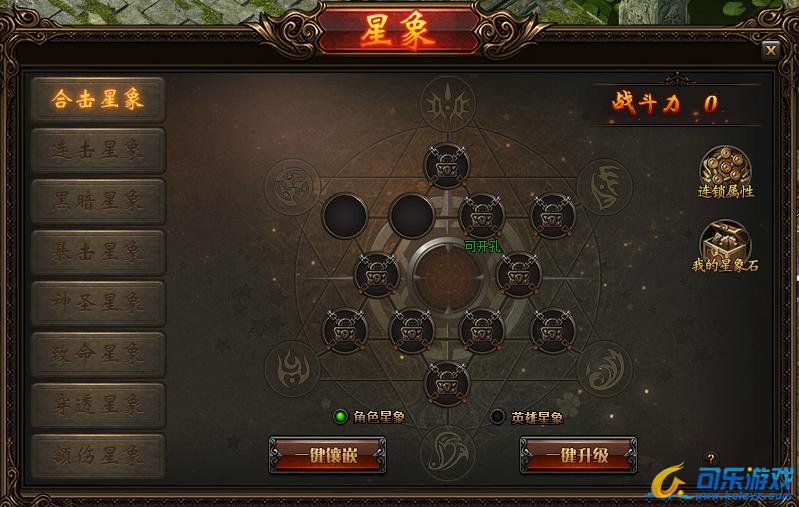The width and height of the screenshot is (799, 507).
Task: Choose the 神圣星象 tab
Action: click(98, 302)
